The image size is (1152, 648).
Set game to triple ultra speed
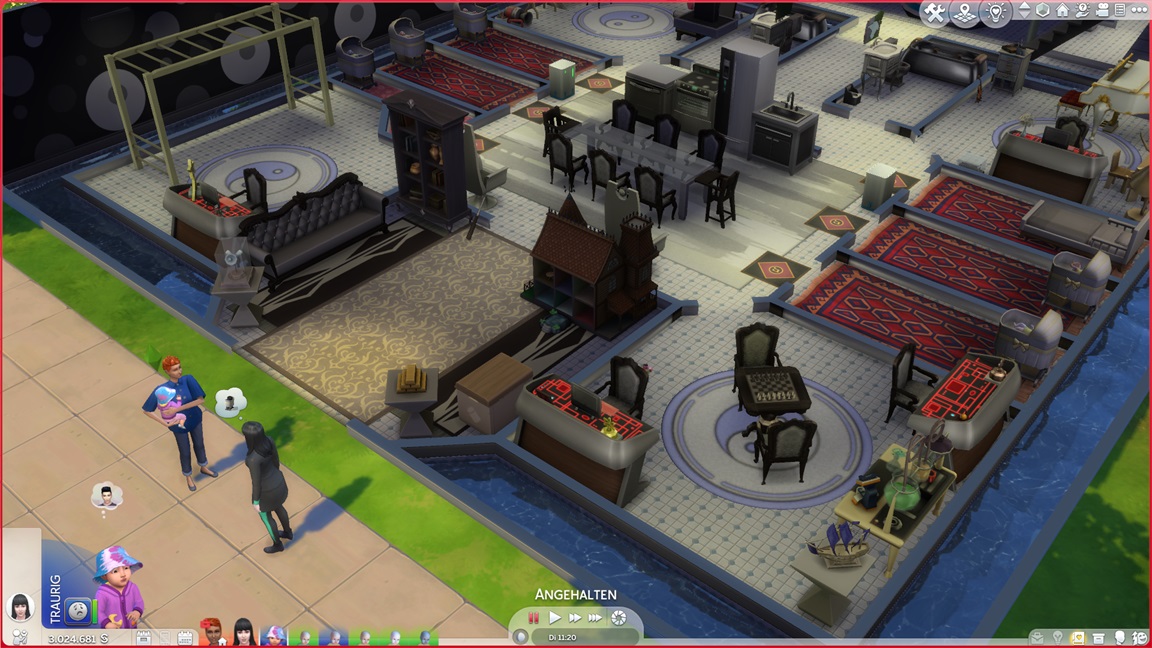[x=596, y=618]
